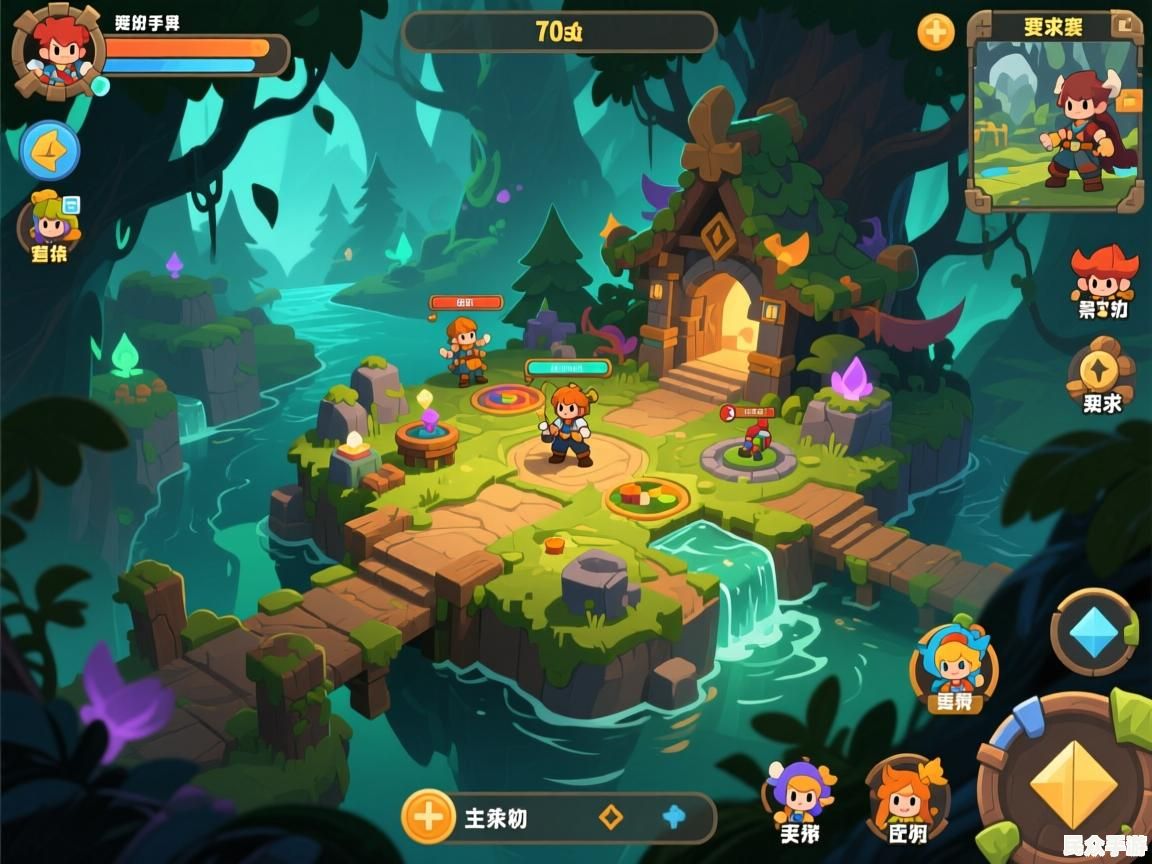Open the green-hat character icon on left
The image size is (1152, 864).
pyautogui.click(x=49, y=222)
